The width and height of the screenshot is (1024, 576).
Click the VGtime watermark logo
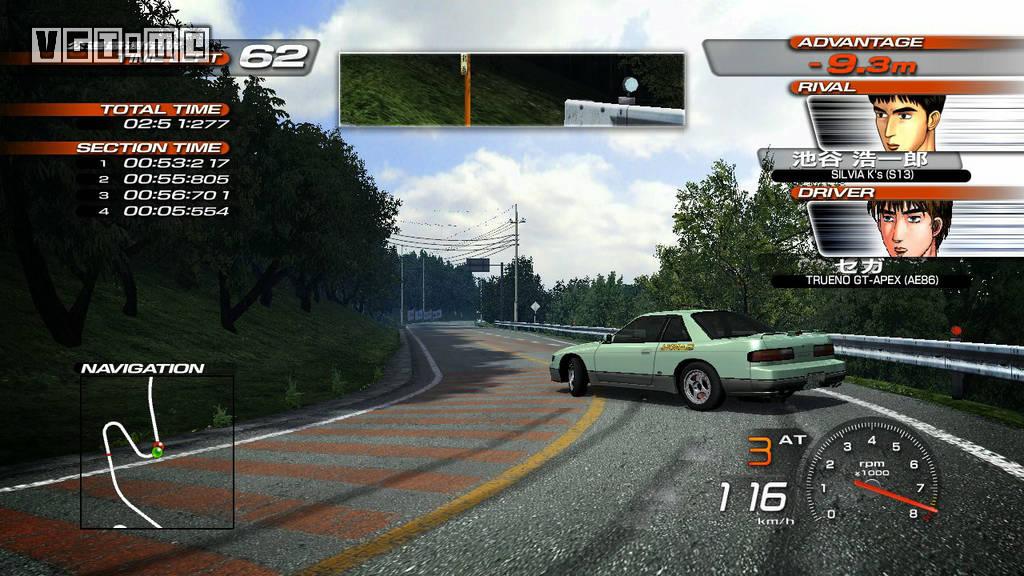coord(120,44)
